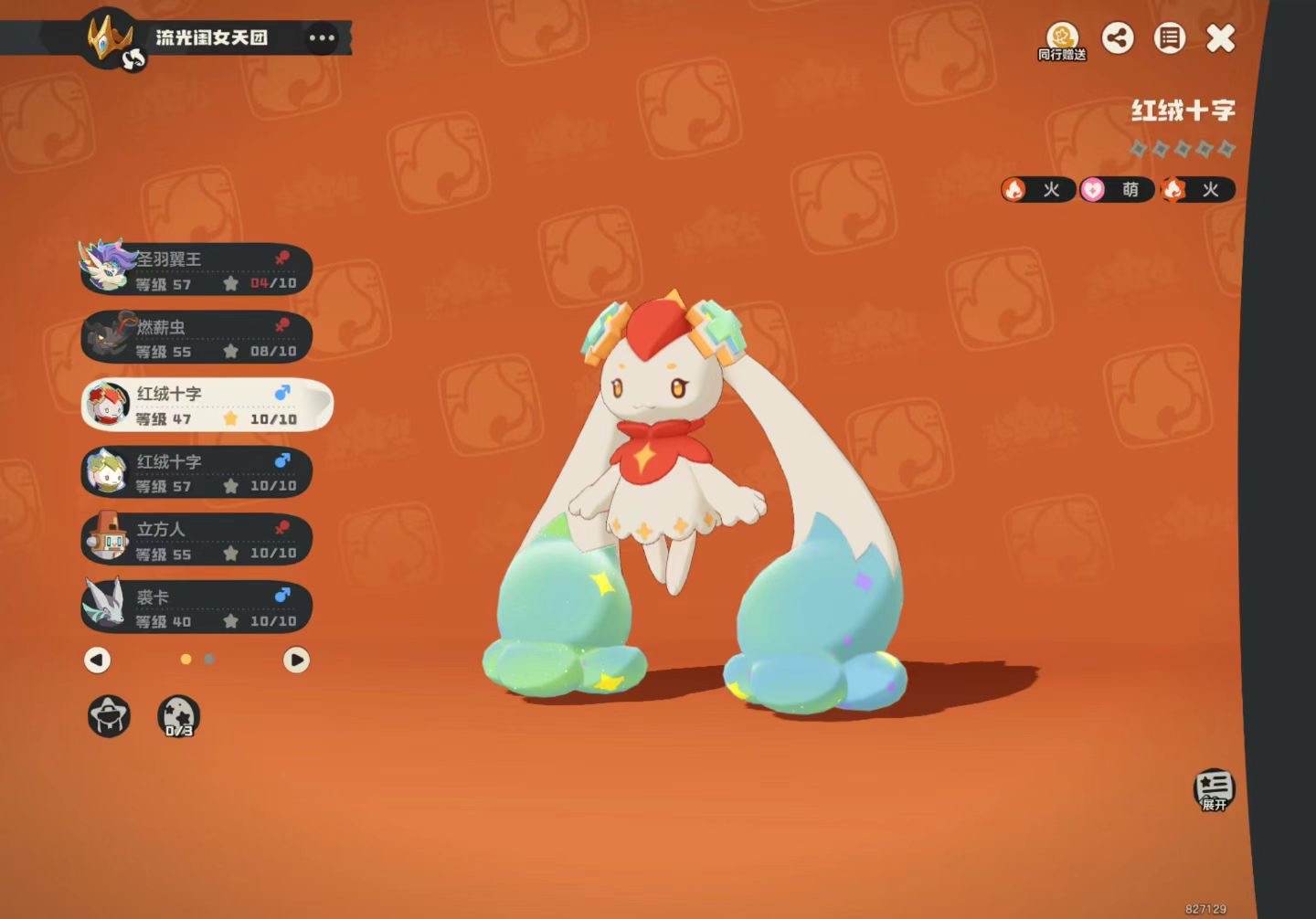Open the three-dot menu beside the team name
Screen dimensions: 1316x919
point(322,38)
